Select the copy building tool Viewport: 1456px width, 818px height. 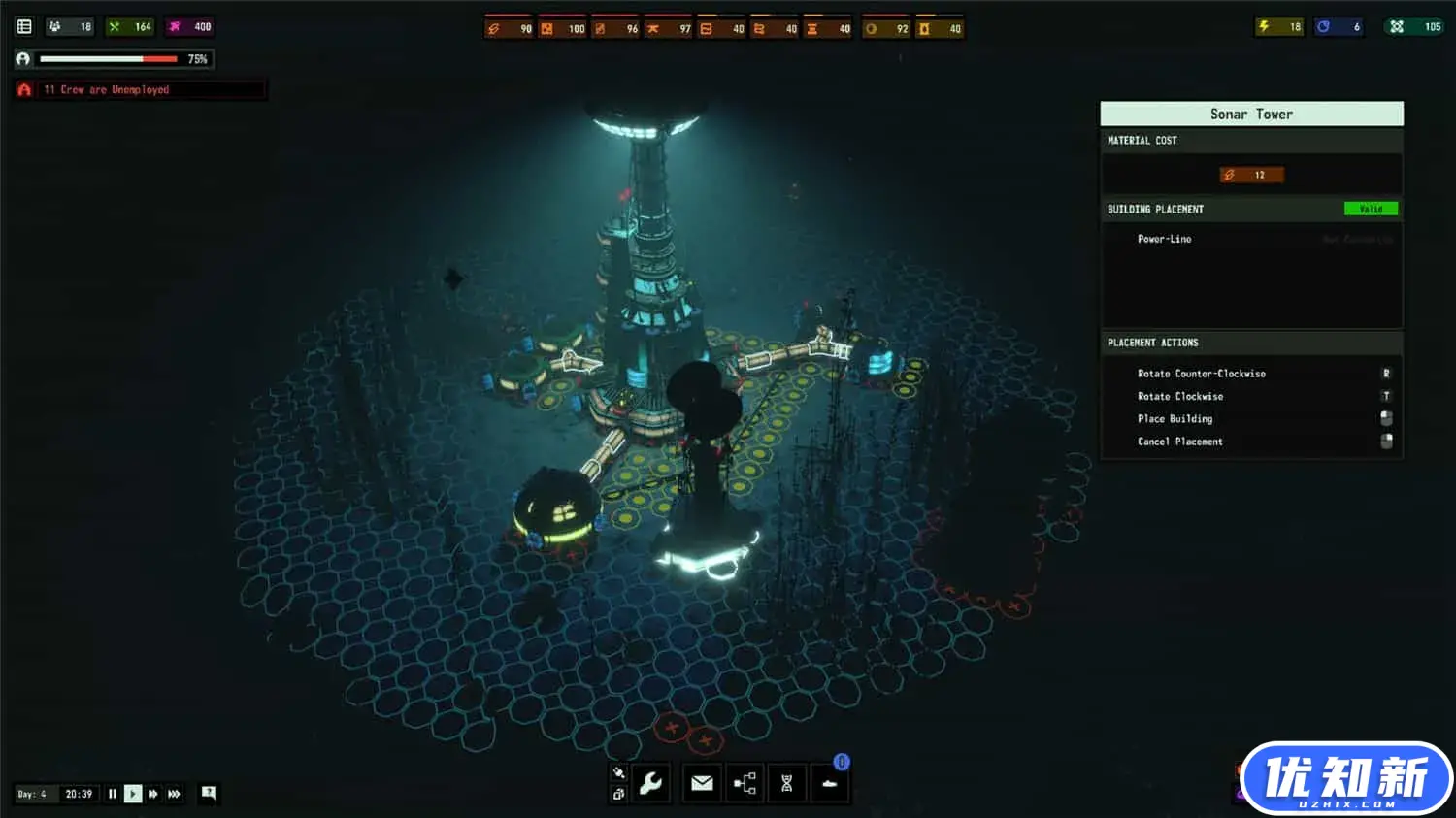click(x=618, y=794)
